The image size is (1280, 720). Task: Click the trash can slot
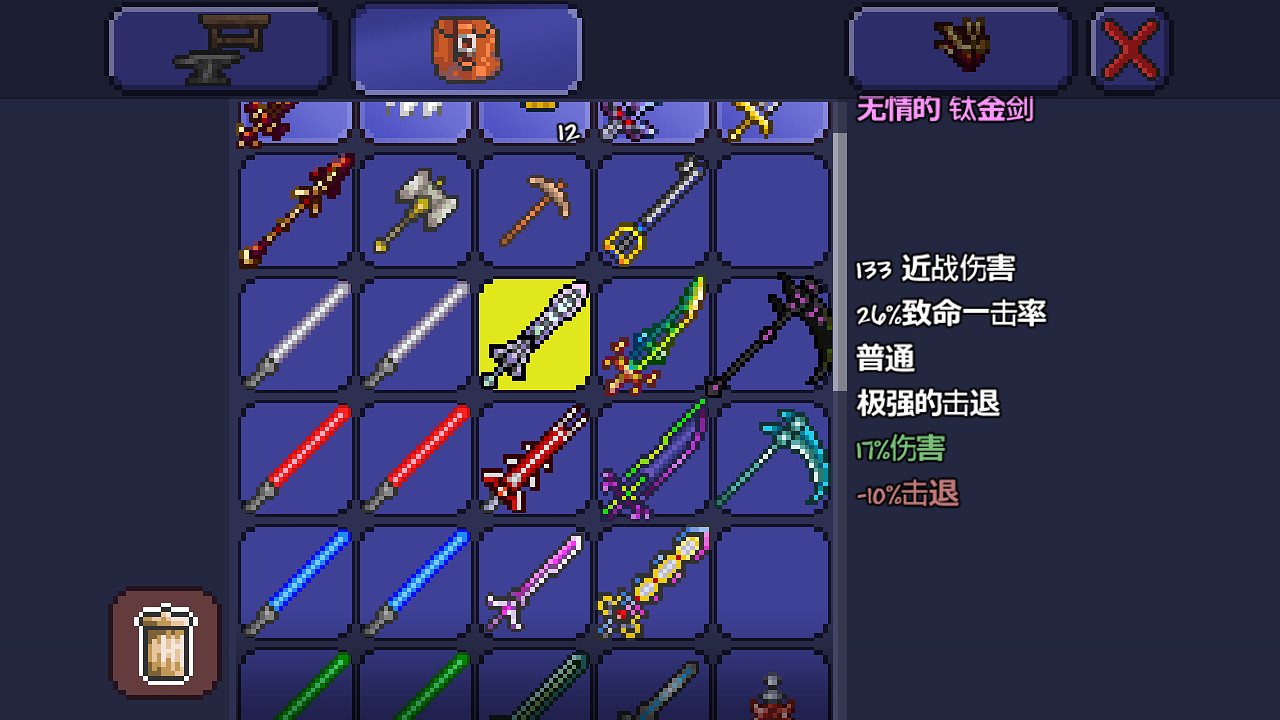point(163,641)
